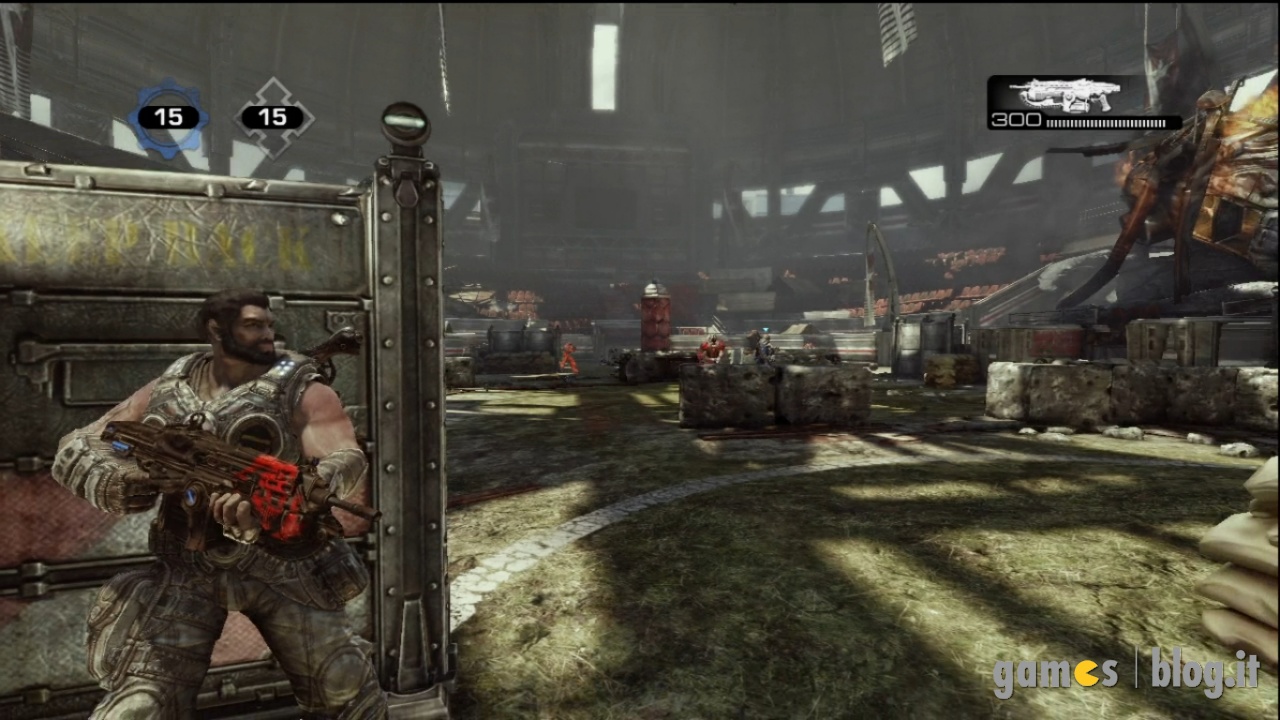
Task: Click the blue COG gear team emblem
Action: coord(168,118)
